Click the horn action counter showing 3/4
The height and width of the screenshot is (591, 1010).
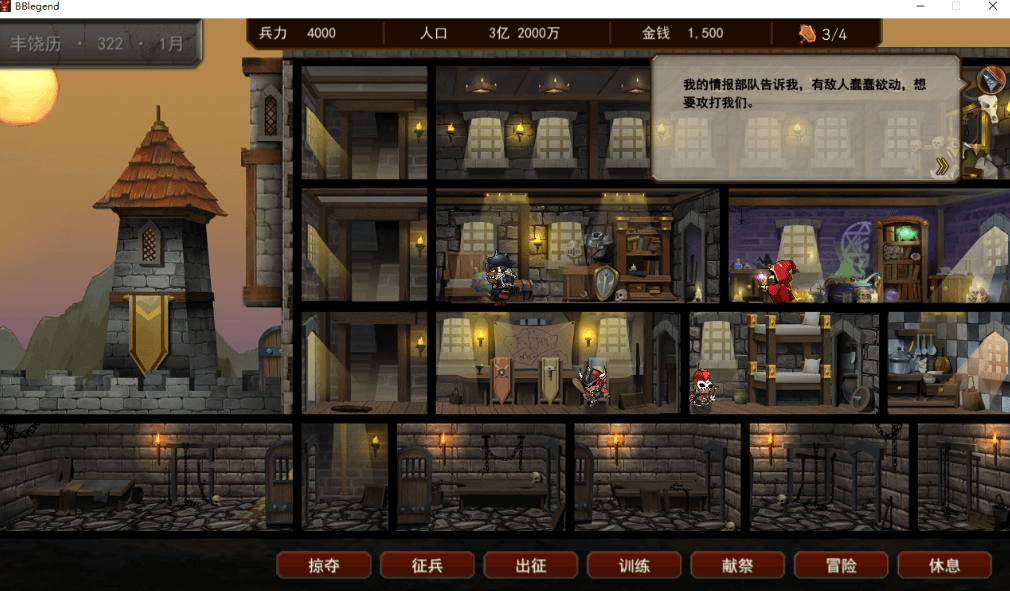[x=823, y=34]
